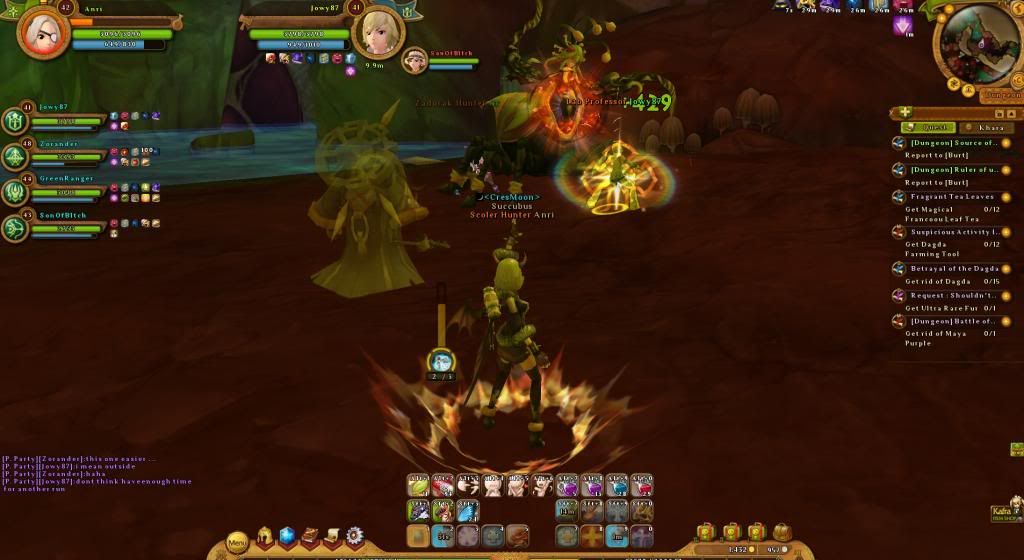Open the round Menu button

coord(237,542)
